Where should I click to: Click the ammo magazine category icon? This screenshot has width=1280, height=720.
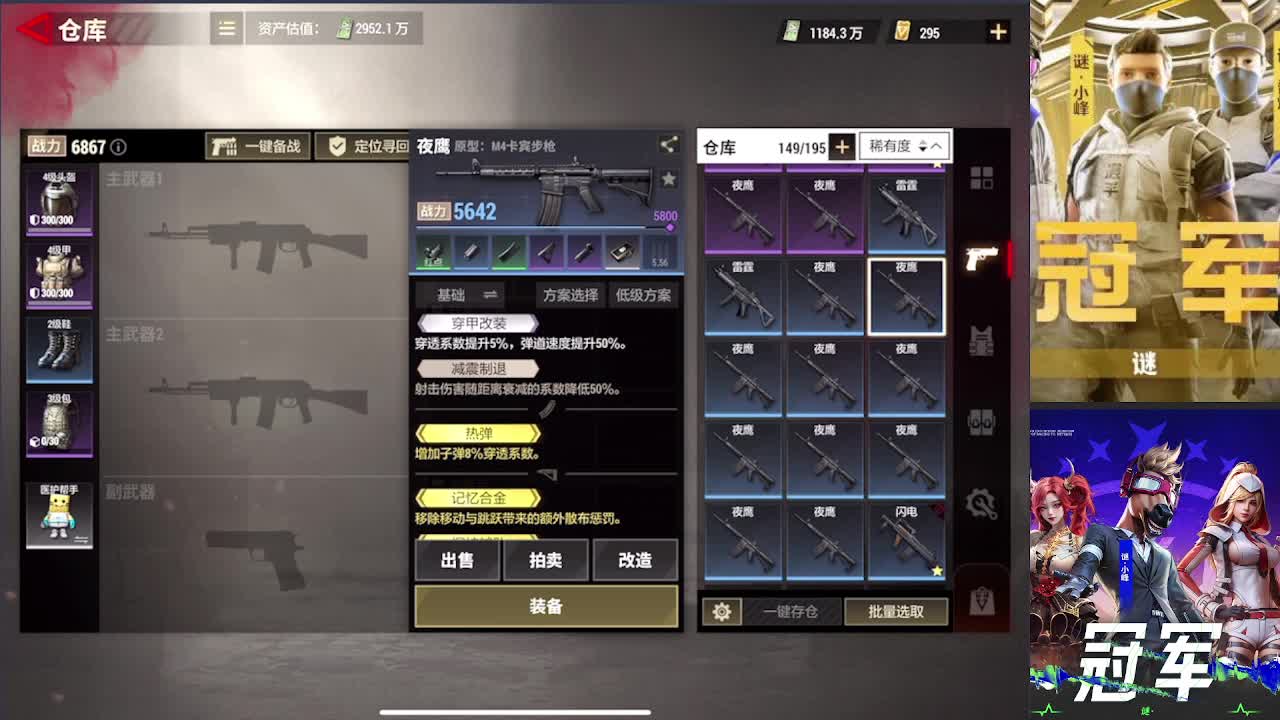click(x=982, y=420)
